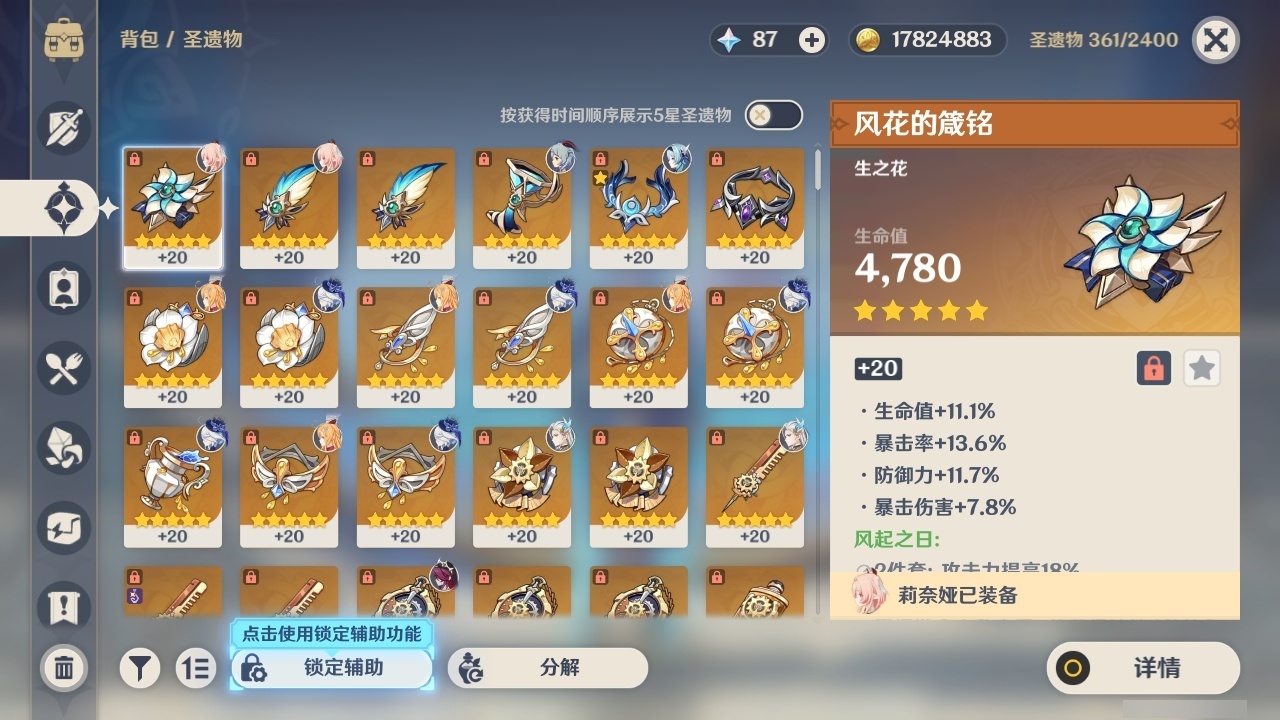Mark the artifact with the star toggle

click(x=1201, y=368)
